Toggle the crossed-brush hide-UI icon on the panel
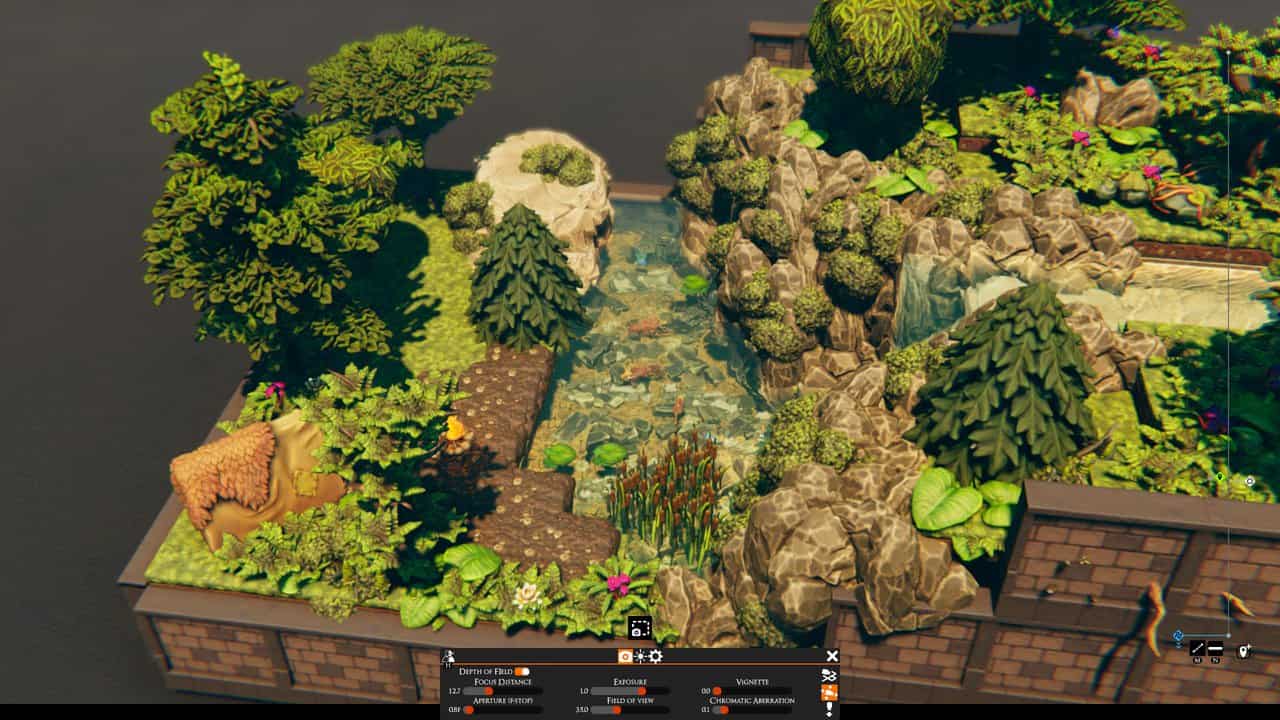The height and width of the screenshot is (720, 1280). (830, 674)
